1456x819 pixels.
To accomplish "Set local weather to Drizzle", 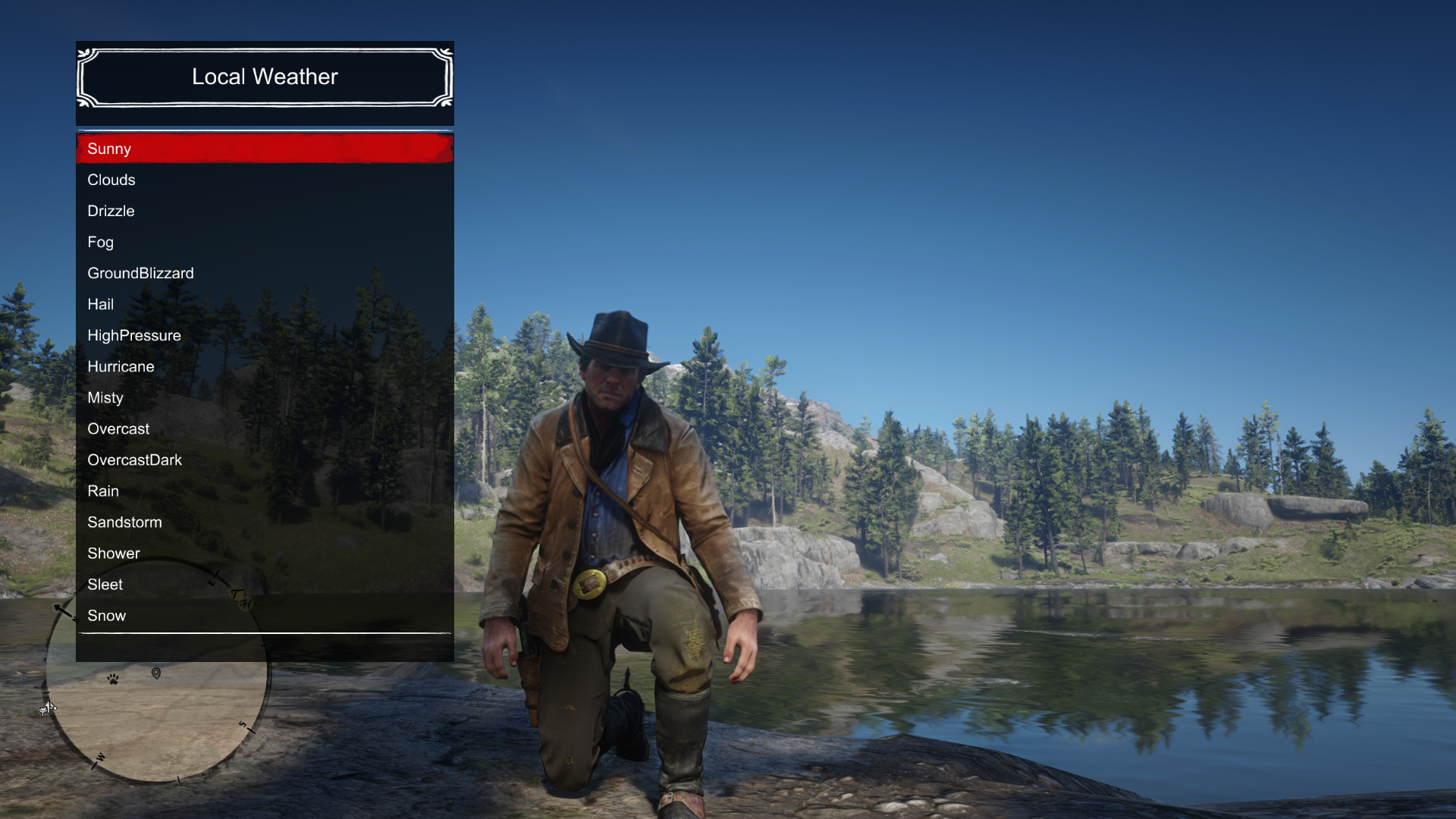I will 264,211.
